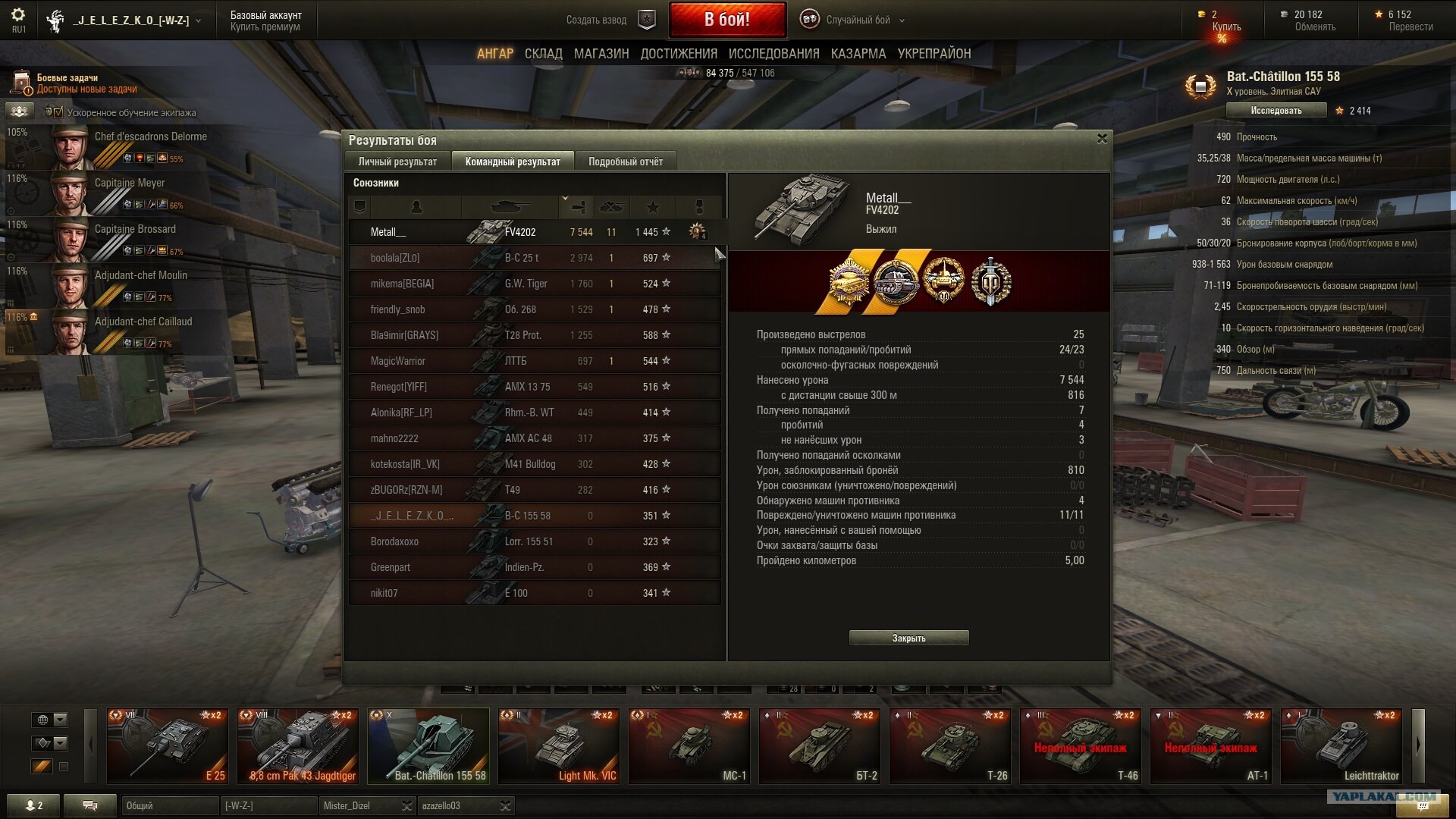The image size is (1456, 819).
Task: Click the Закрыть button
Action: point(908,638)
